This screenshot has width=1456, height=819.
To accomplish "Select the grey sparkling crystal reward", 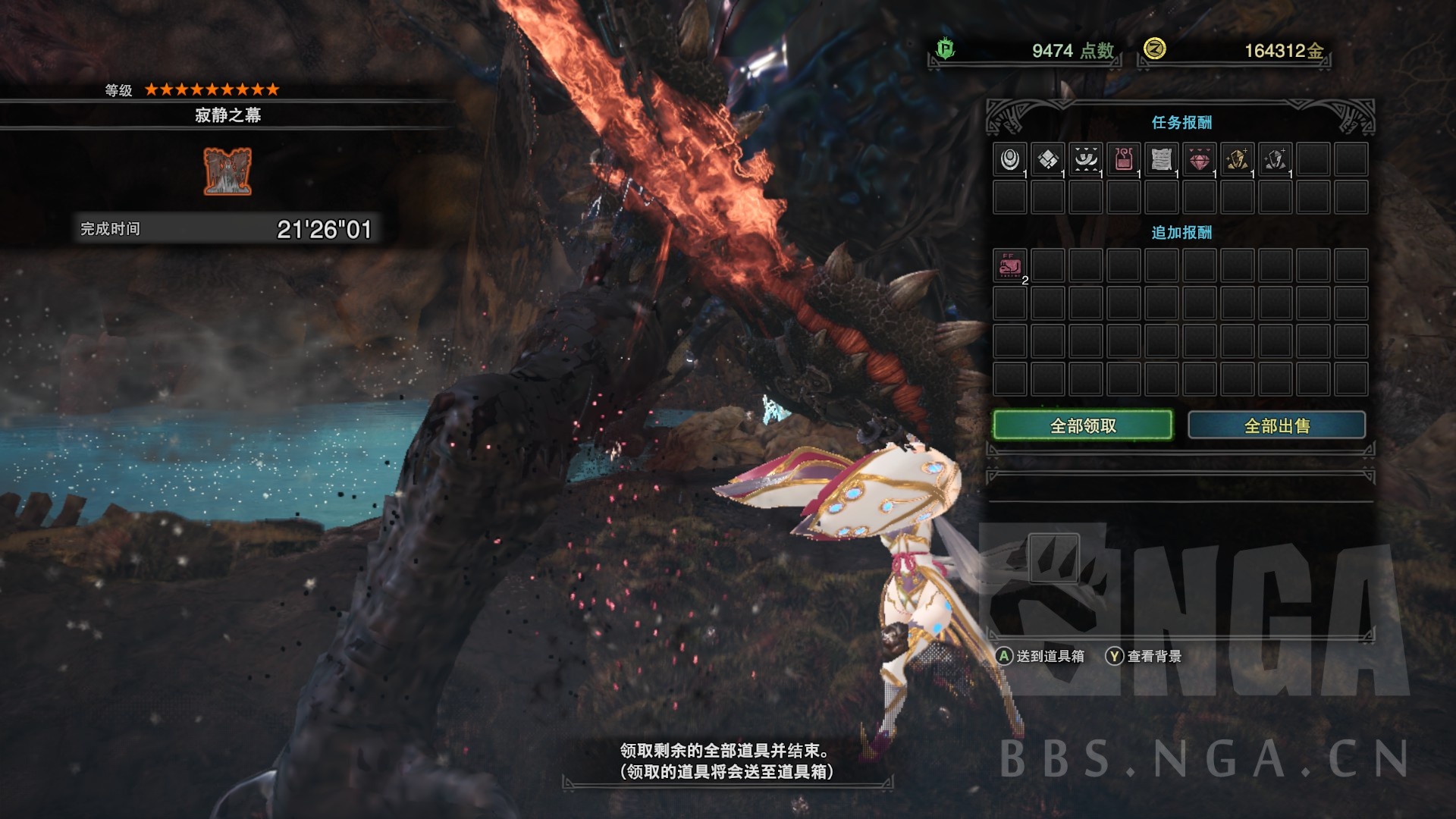I will pyautogui.click(x=1276, y=159).
